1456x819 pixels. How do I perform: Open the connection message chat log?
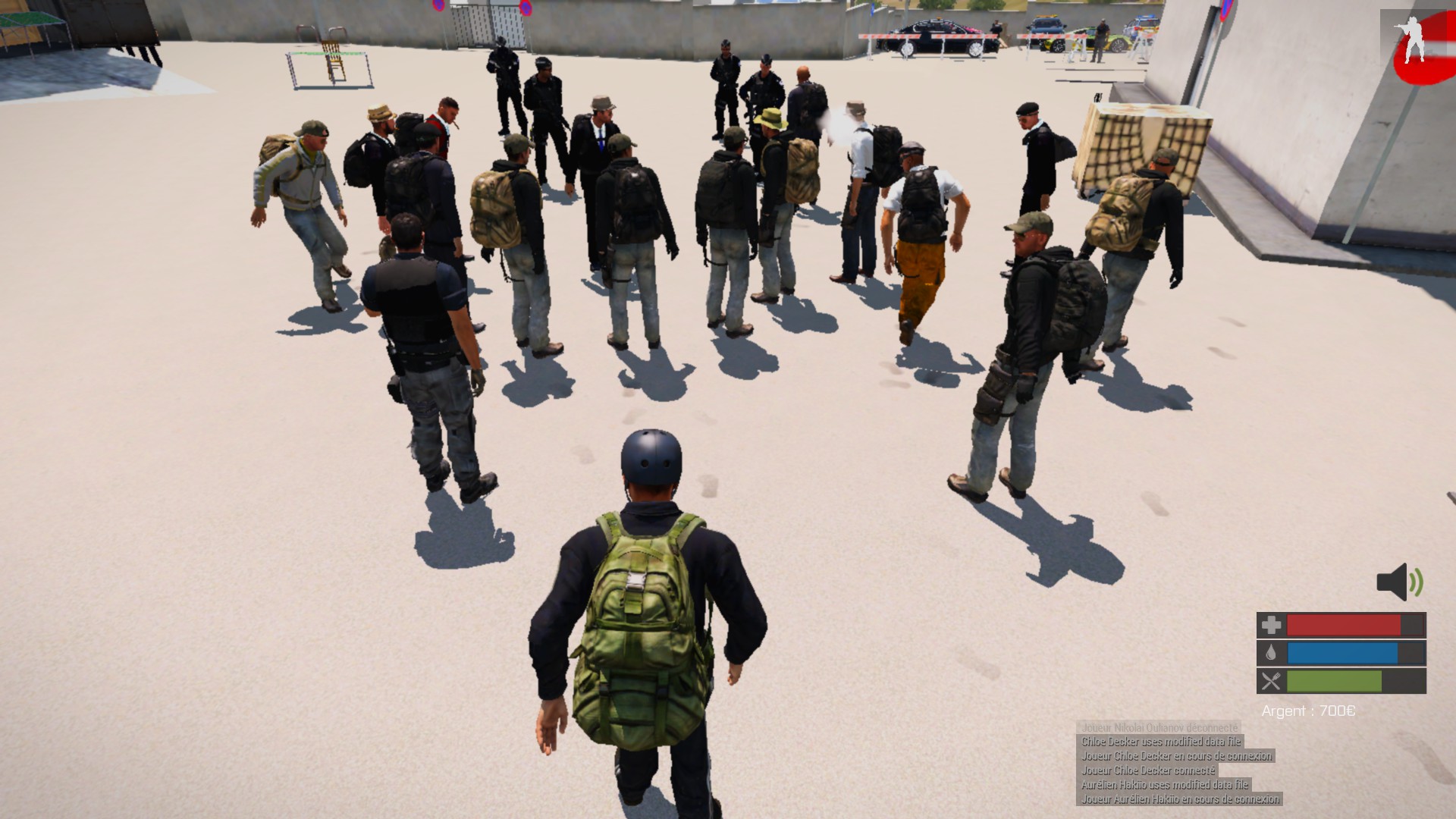pyautogui.click(x=1178, y=763)
